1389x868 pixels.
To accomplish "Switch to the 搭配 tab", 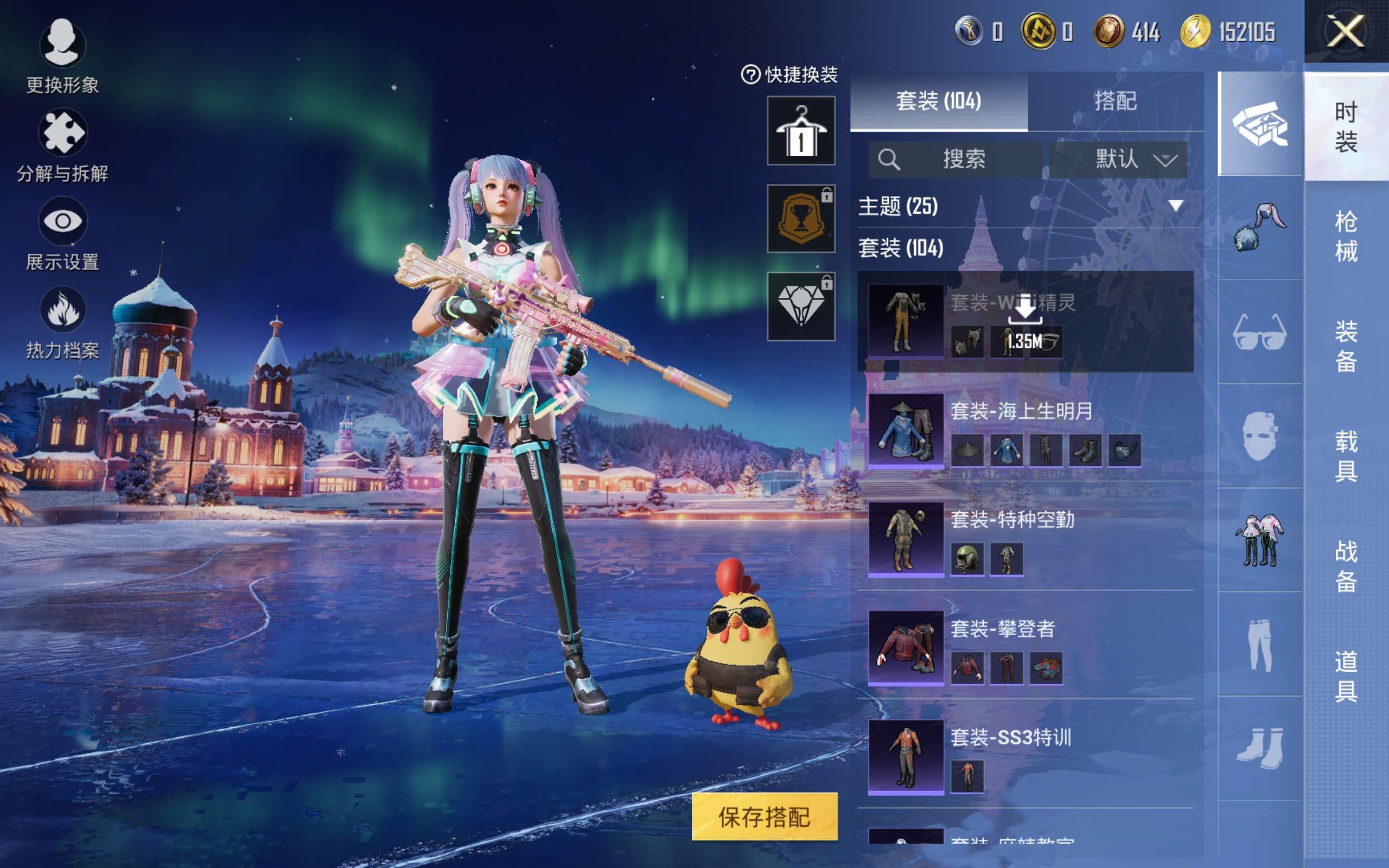I will (1114, 101).
